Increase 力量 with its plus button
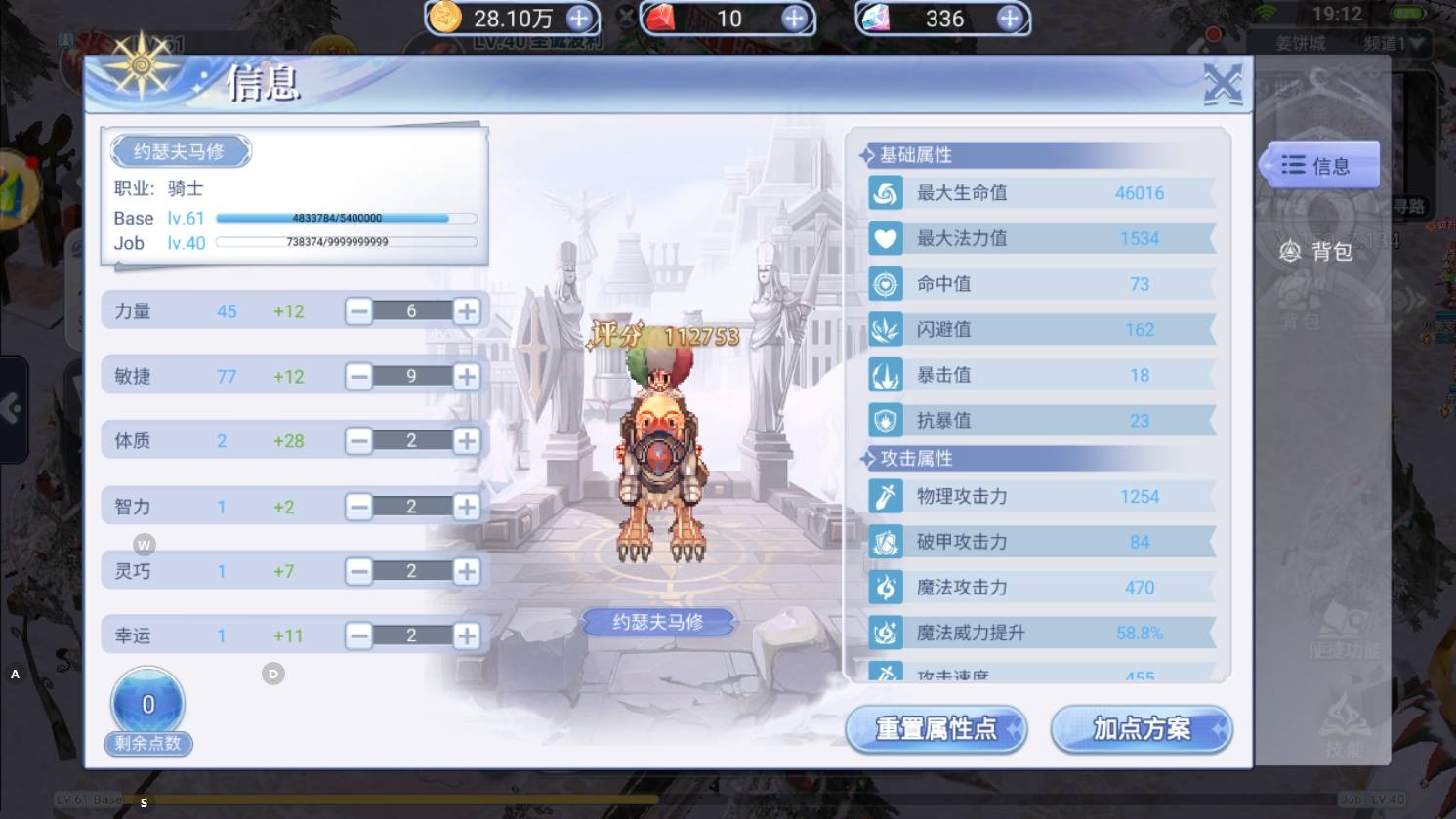 pos(467,311)
